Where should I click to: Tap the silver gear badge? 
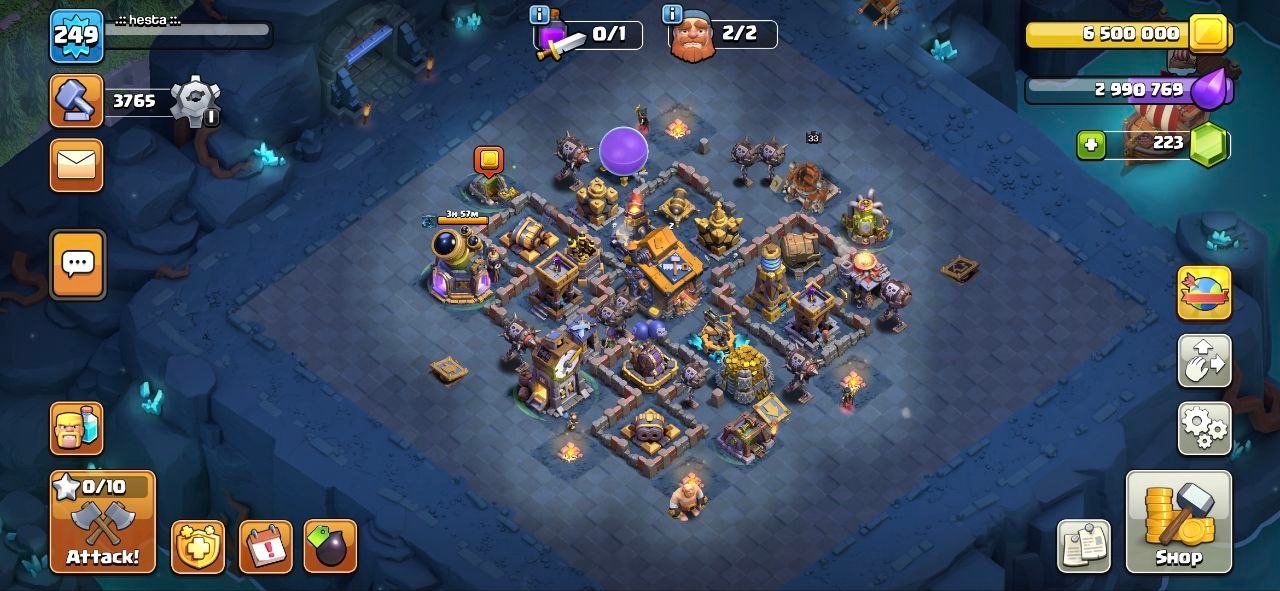[193, 100]
